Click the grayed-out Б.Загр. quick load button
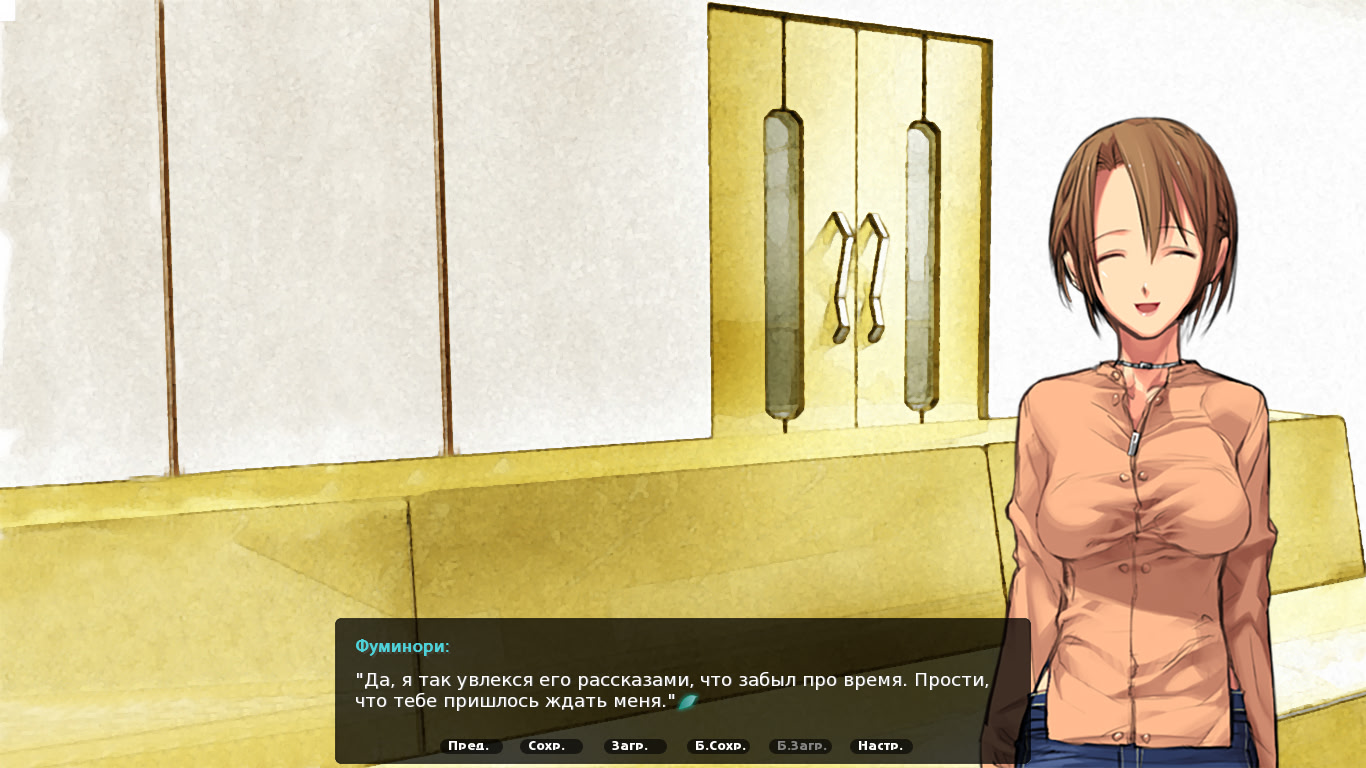Viewport: 1366px width, 768px height. coord(801,745)
